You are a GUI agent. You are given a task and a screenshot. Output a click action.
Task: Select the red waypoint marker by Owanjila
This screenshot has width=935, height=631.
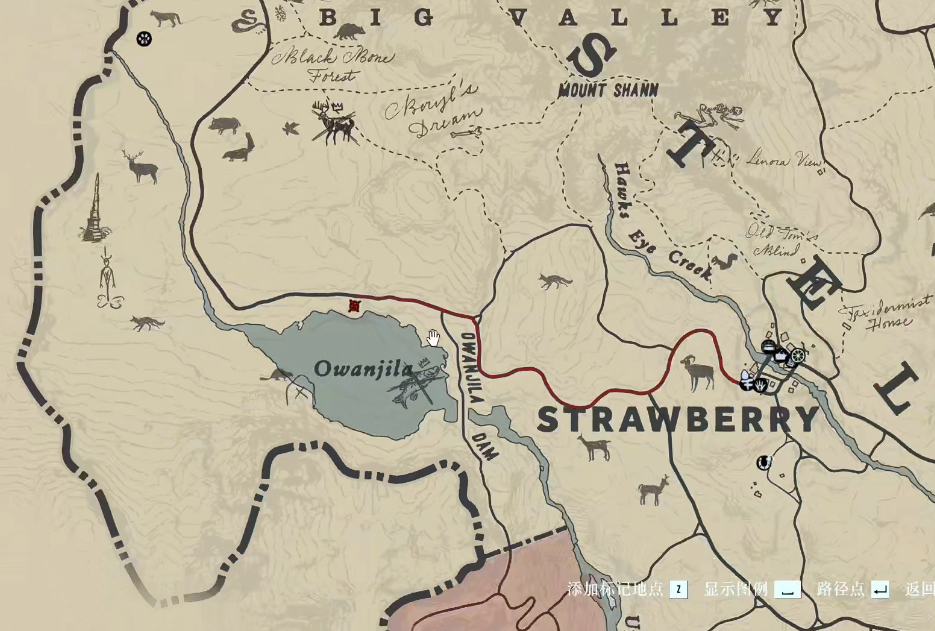click(353, 307)
